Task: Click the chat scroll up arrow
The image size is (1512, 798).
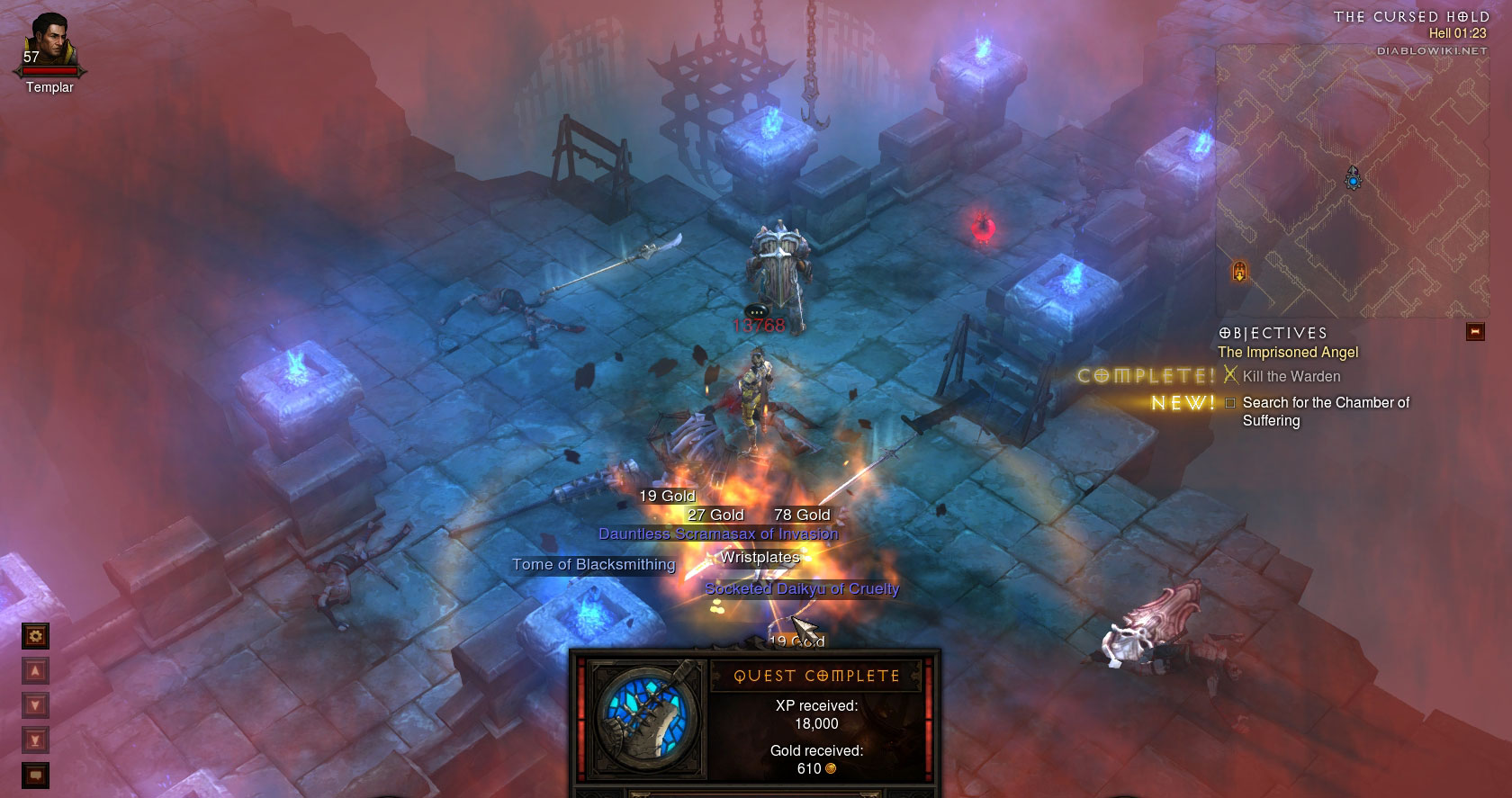Action: (x=35, y=671)
